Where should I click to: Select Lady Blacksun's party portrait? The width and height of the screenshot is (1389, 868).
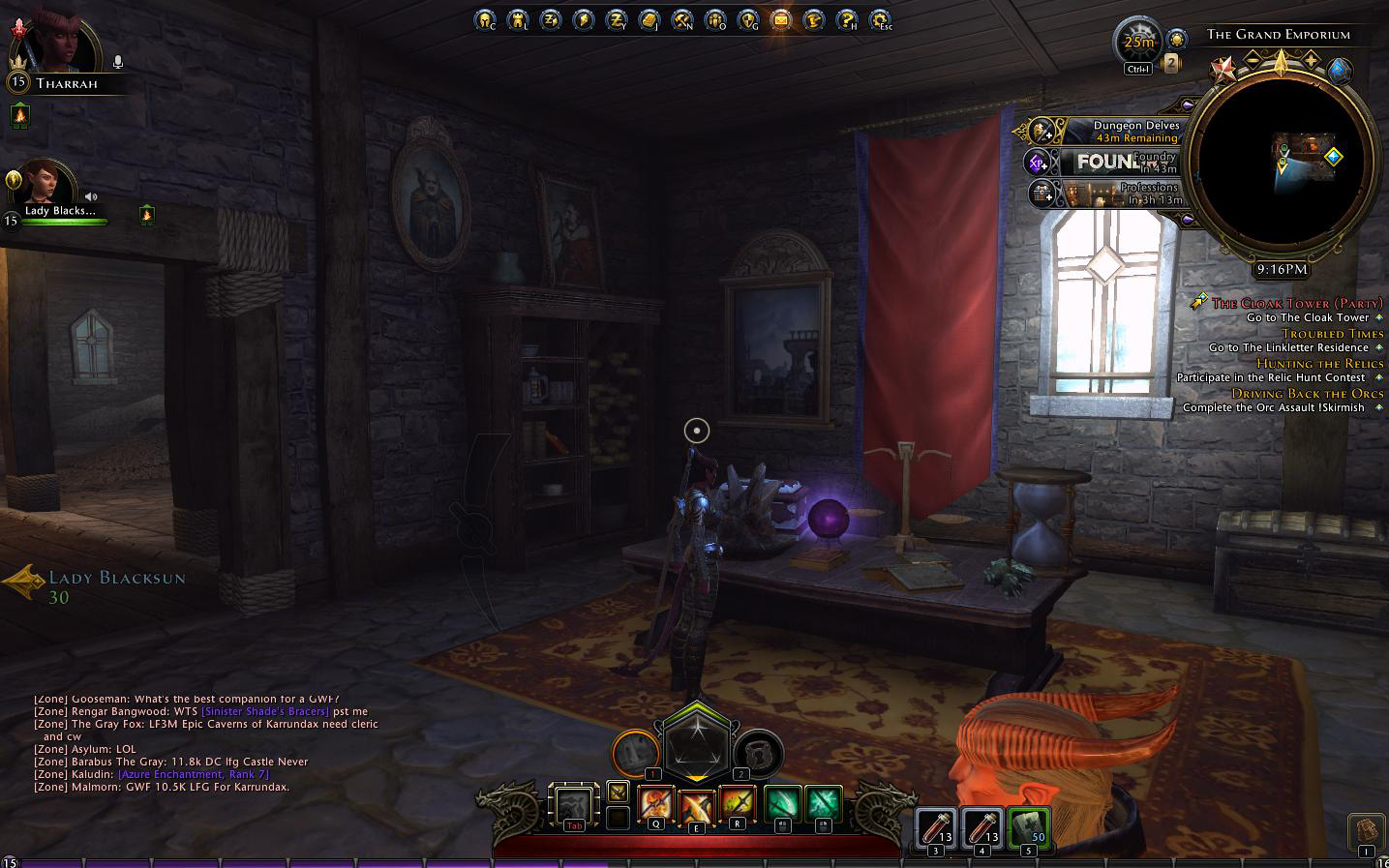(x=45, y=184)
